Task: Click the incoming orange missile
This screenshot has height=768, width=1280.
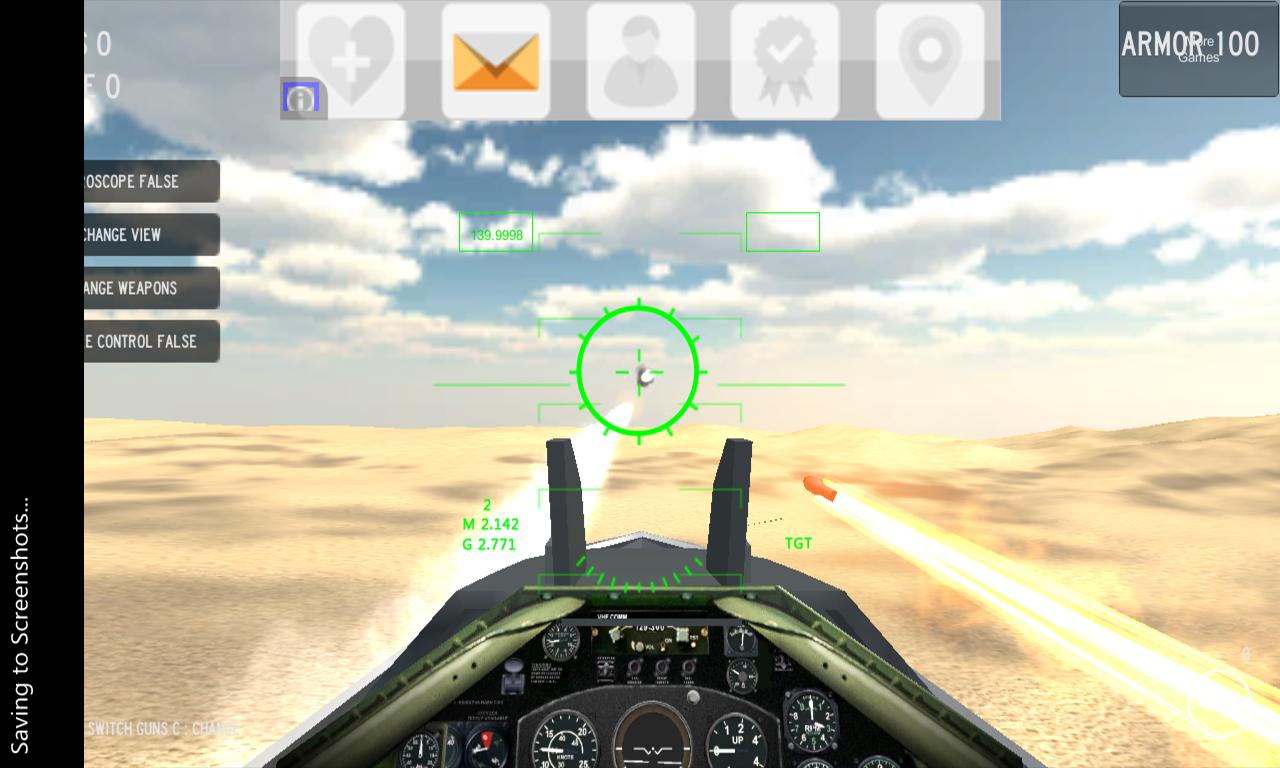Action: tap(818, 489)
